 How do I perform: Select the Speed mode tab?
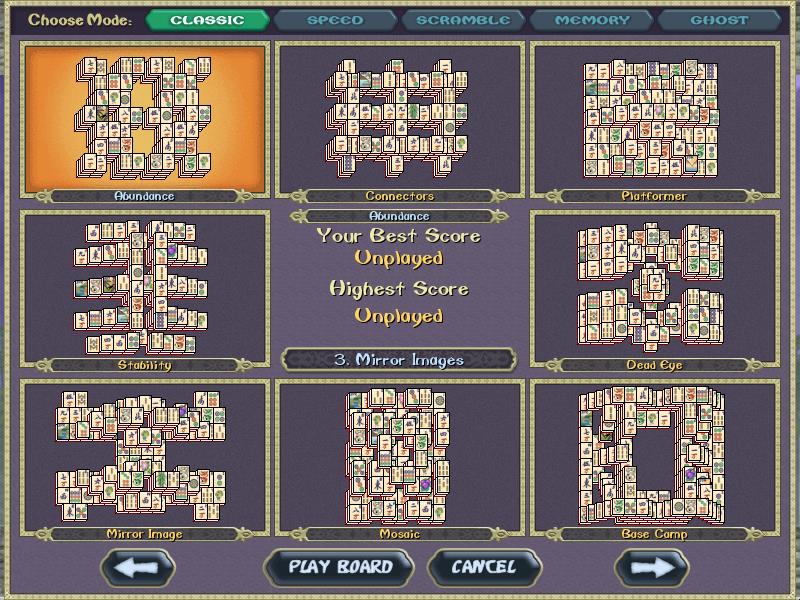pos(334,20)
